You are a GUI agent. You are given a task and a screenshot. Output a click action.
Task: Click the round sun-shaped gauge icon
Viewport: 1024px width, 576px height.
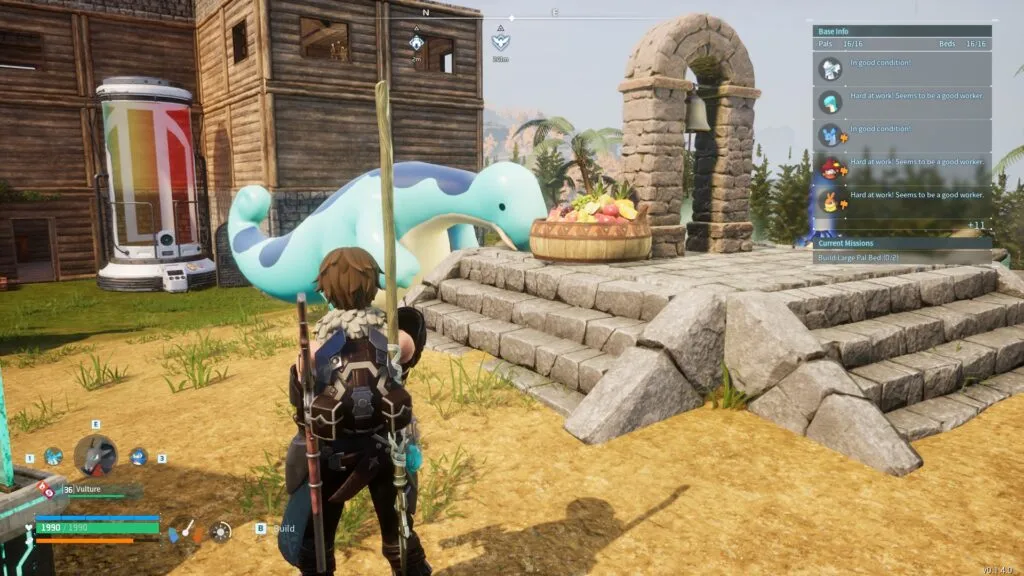tap(220, 531)
